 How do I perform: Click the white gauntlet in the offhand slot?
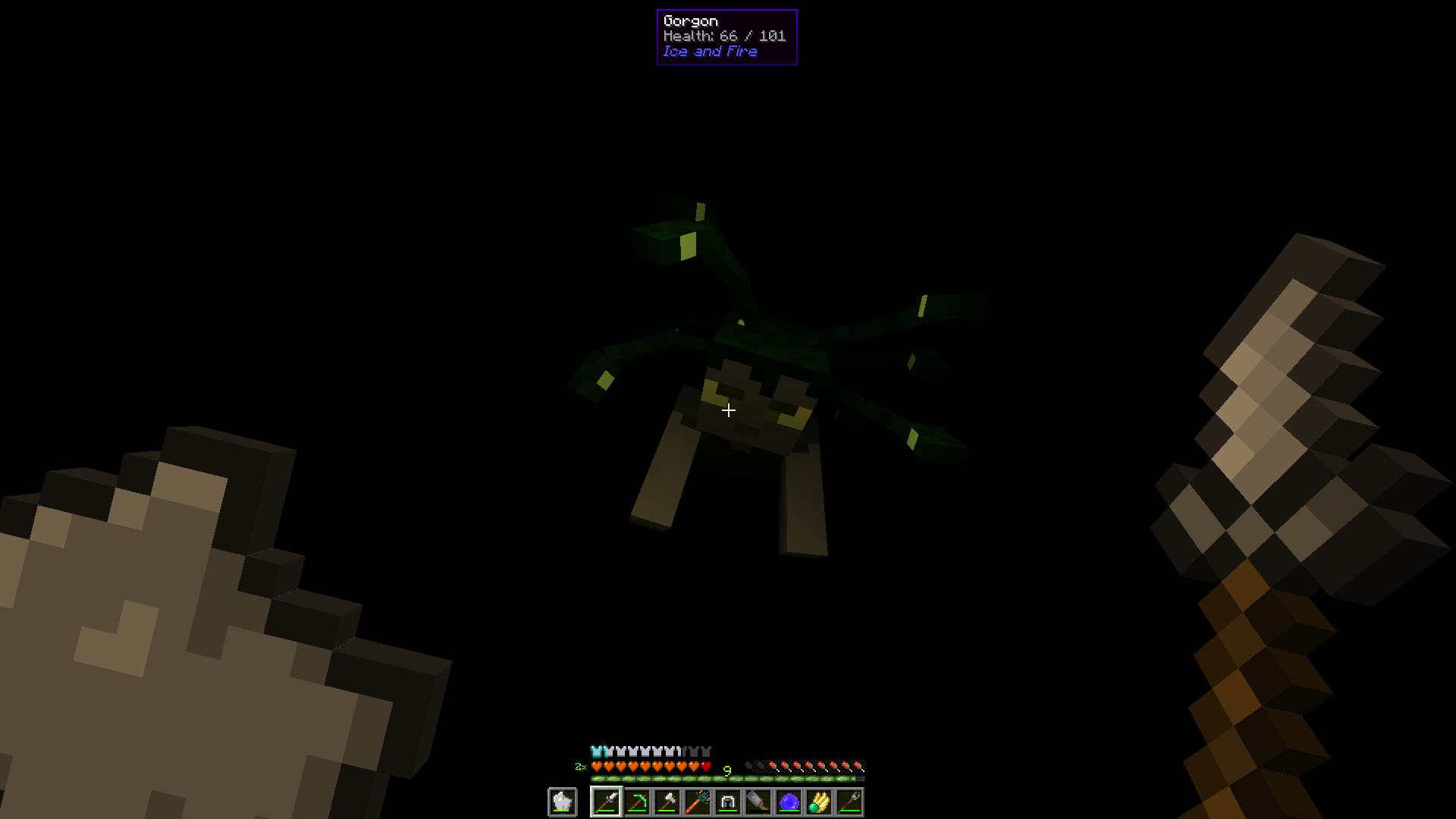563,800
